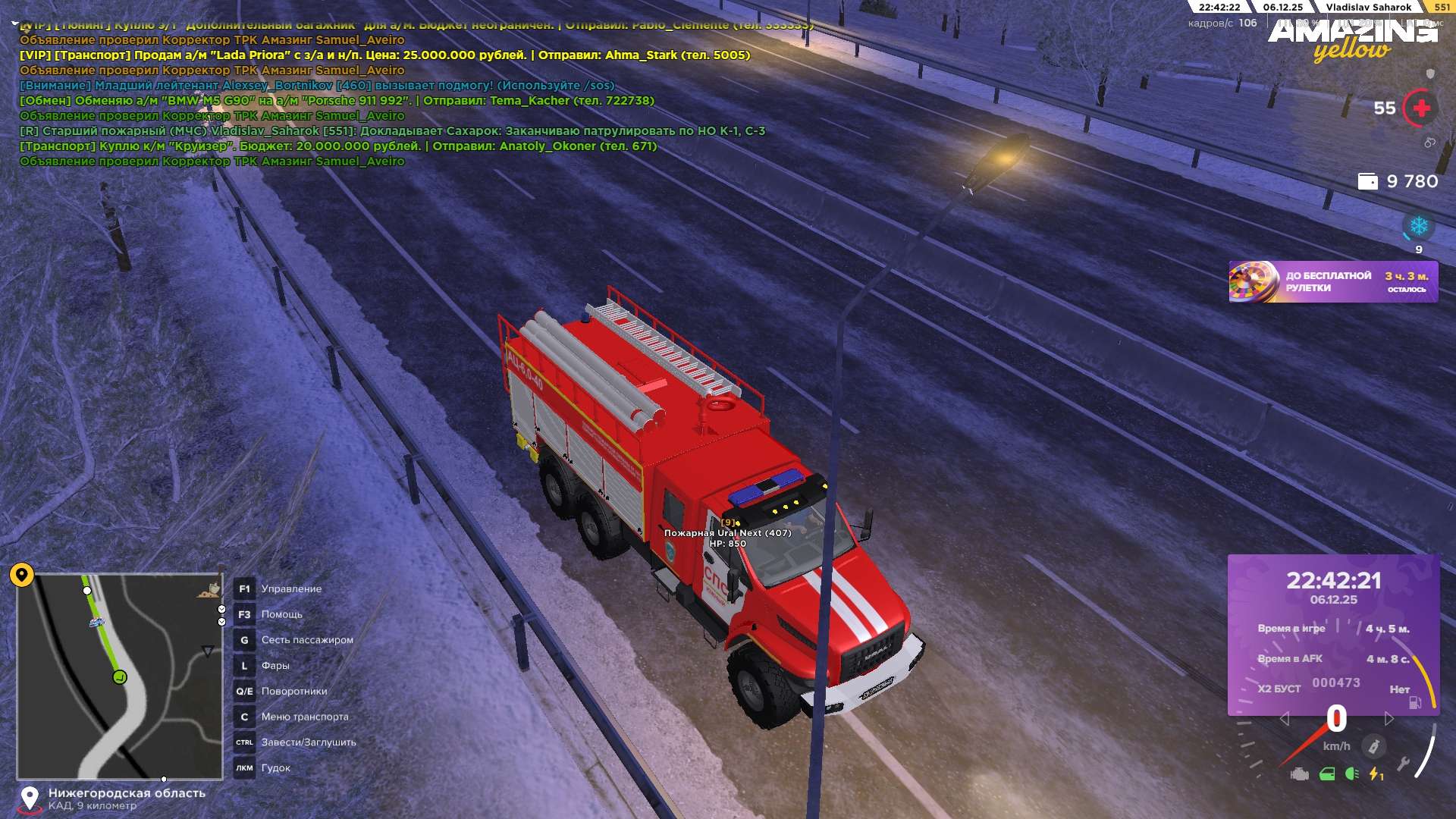Click the yellow lightning bolt indicator
Image resolution: width=1456 pixels, height=819 pixels.
click(1375, 774)
